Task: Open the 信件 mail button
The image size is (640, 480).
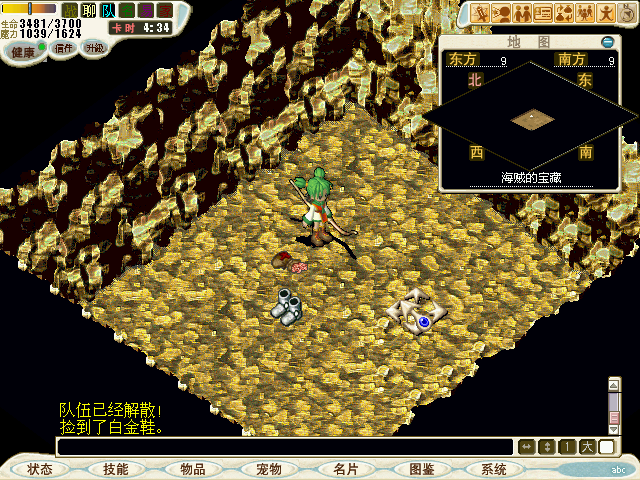Action: coord(64,48)
